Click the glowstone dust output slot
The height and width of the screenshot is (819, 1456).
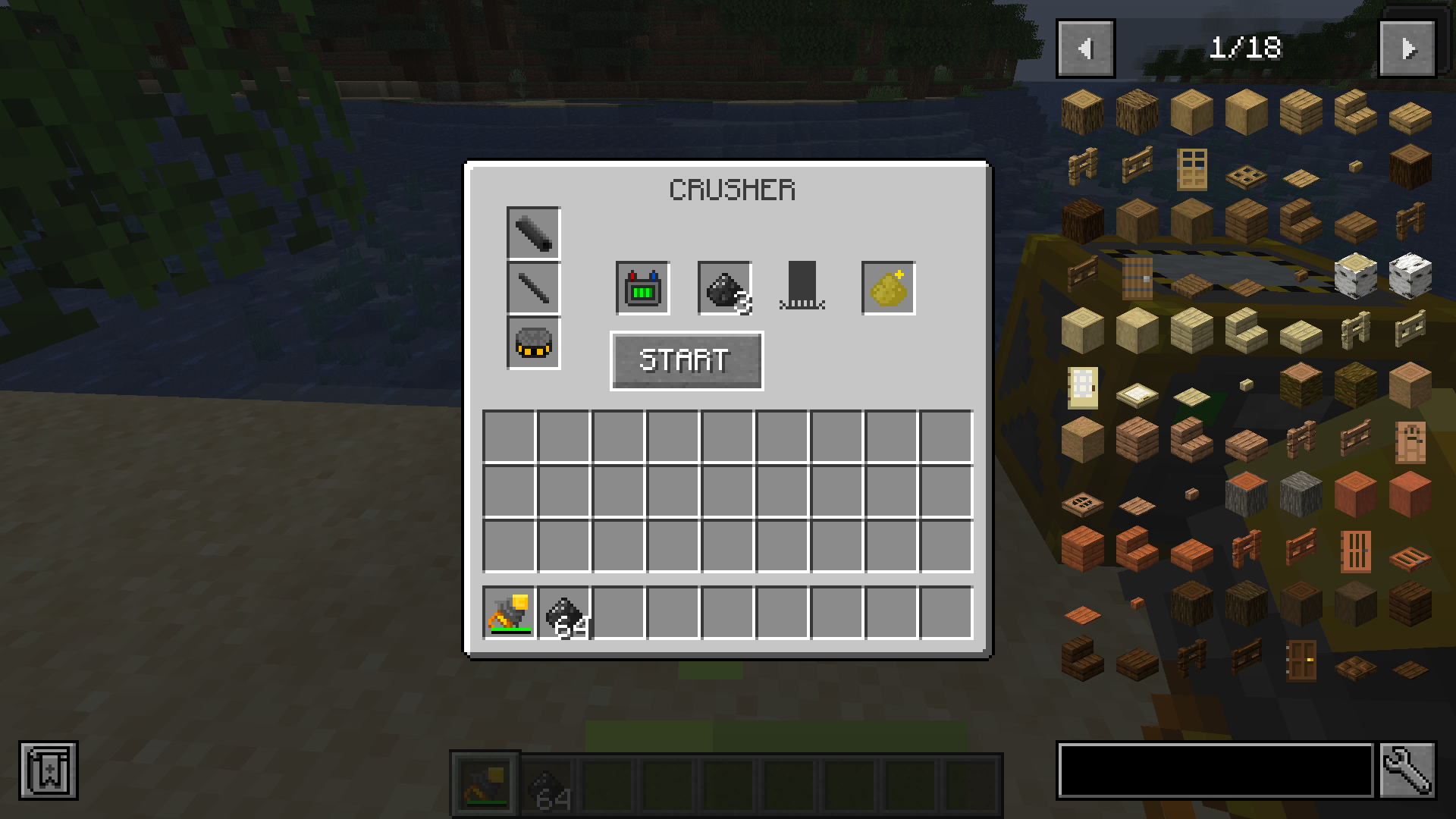887,289
